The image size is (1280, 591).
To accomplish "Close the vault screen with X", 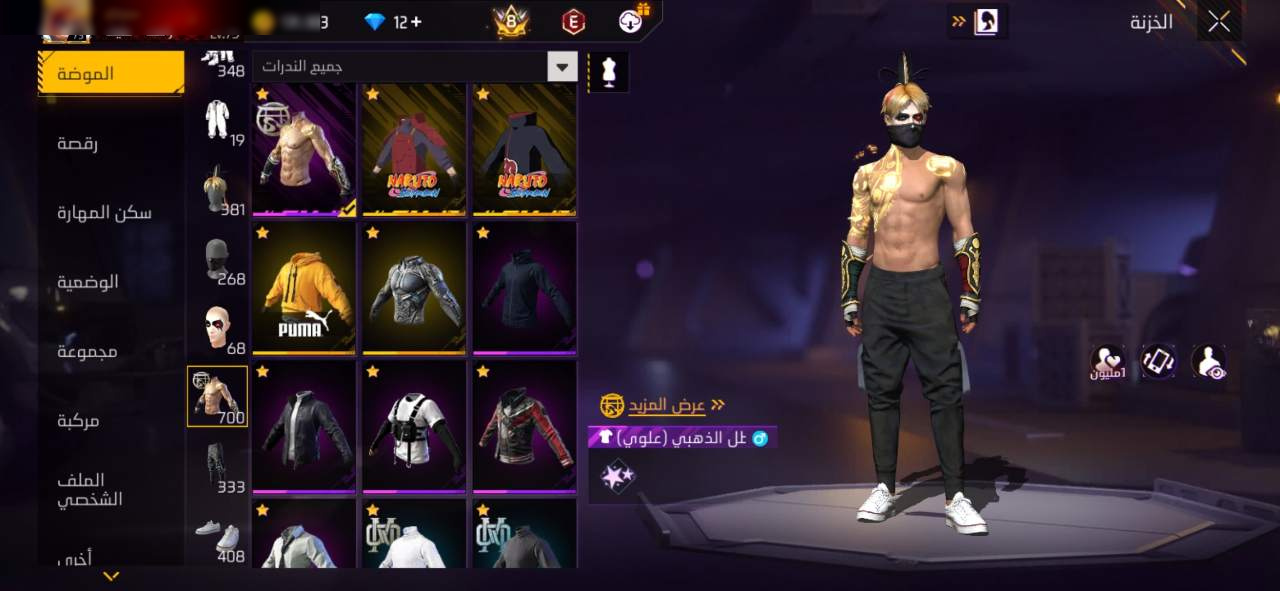I will 1218,21.
